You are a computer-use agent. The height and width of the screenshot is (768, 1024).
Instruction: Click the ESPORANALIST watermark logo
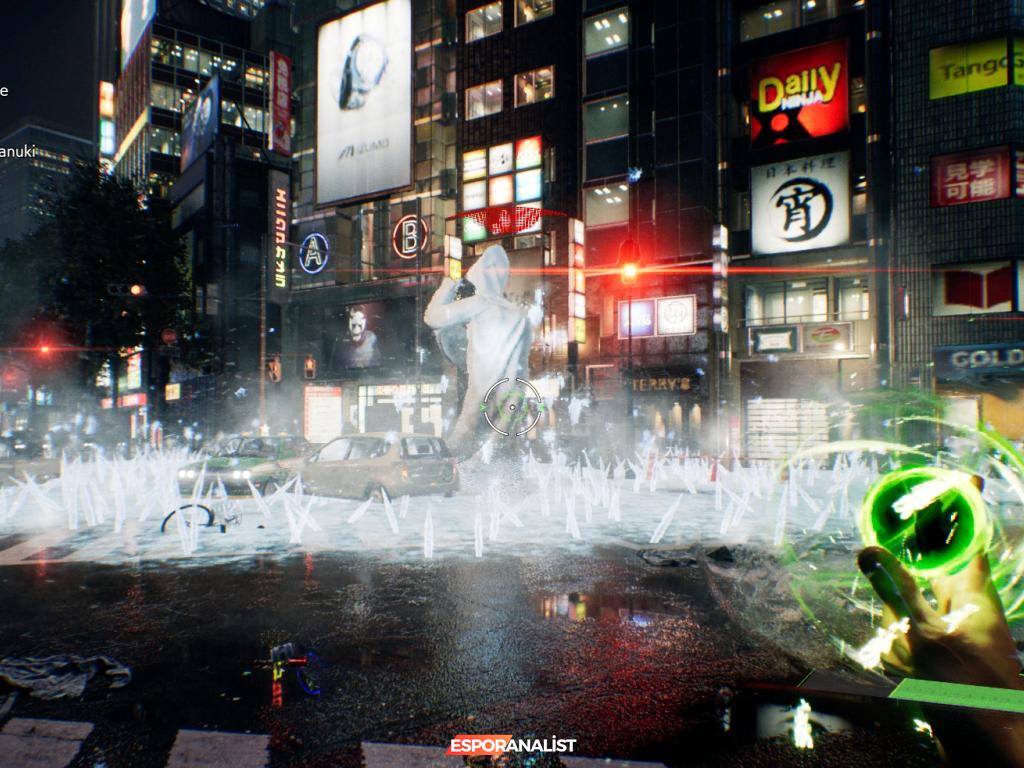point(511,745)
